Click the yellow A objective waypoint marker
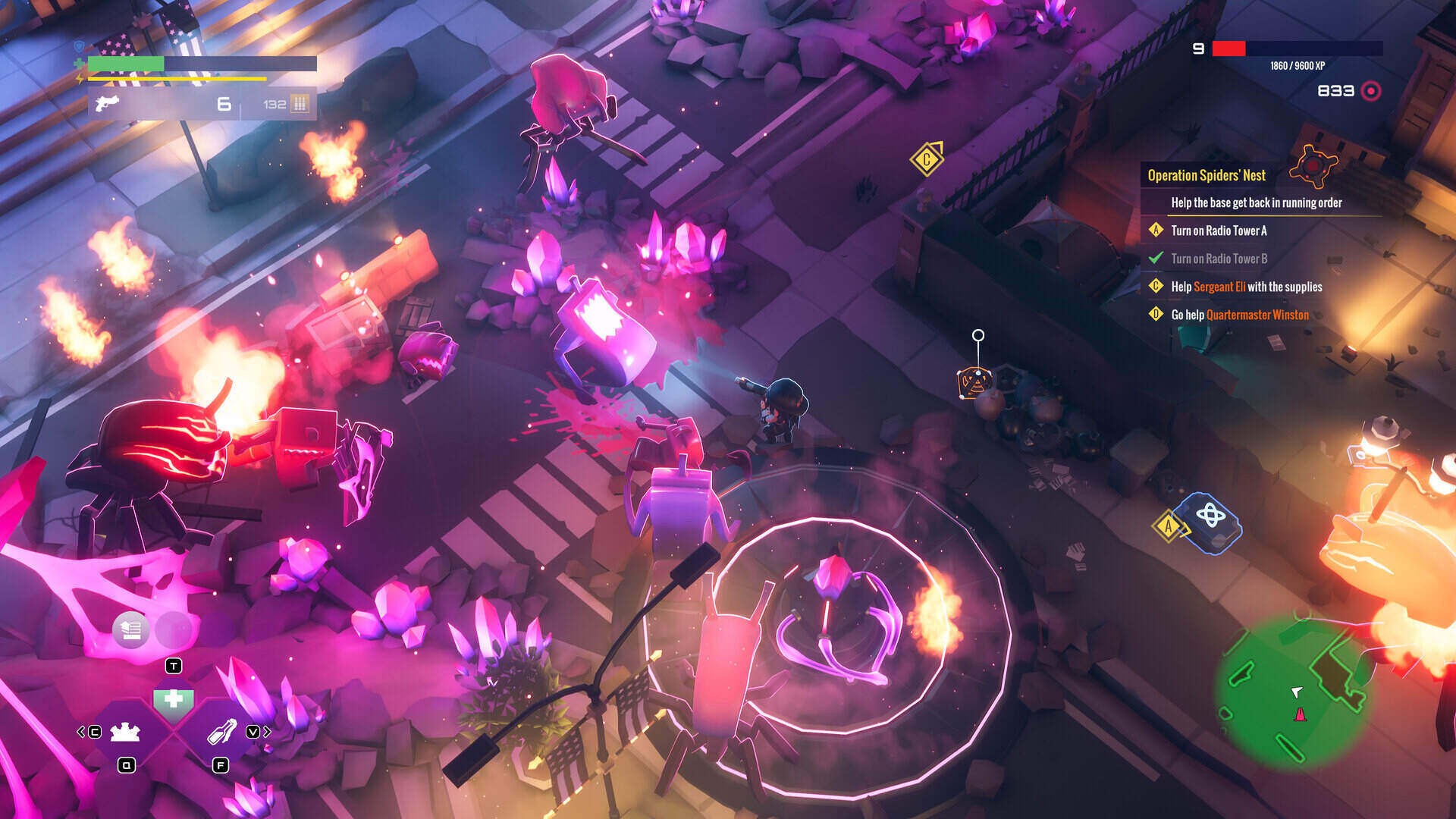 coord(1168,526)
